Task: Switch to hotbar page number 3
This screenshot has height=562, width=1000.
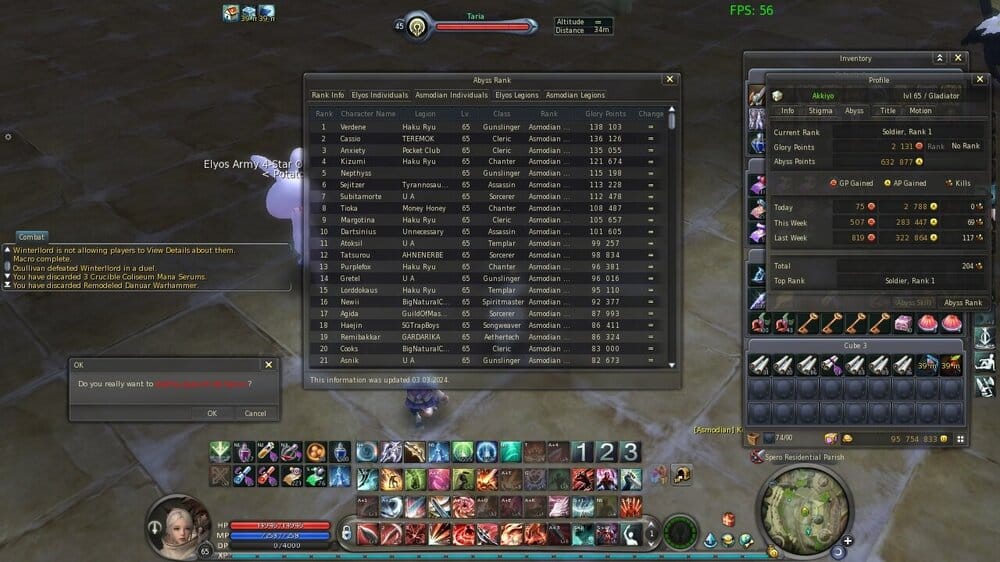Action: pos(630,451)
